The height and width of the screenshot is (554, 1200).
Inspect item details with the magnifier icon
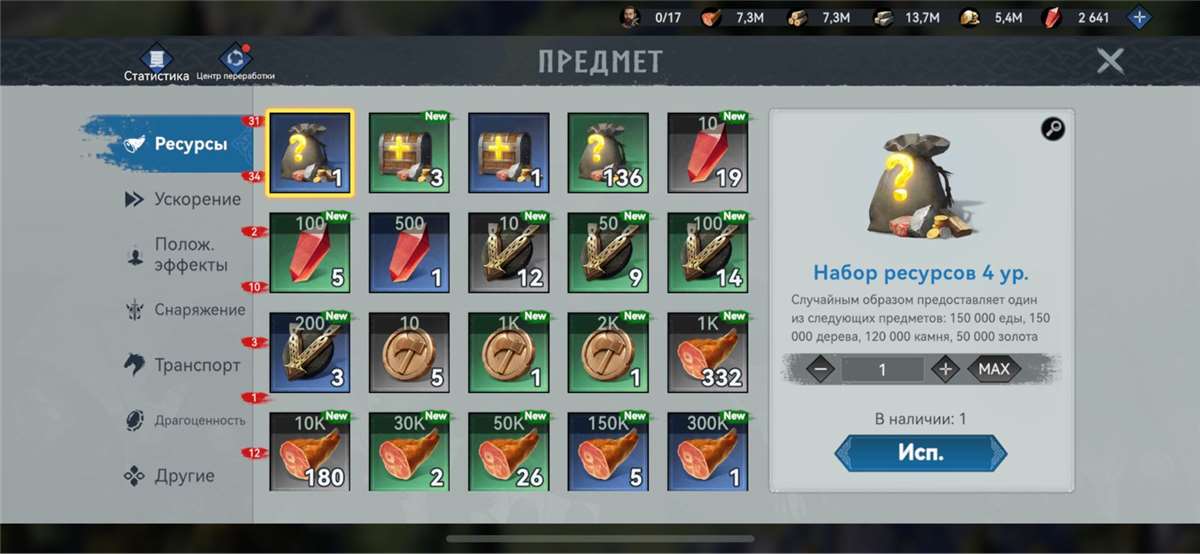[x=1053, y=128]
